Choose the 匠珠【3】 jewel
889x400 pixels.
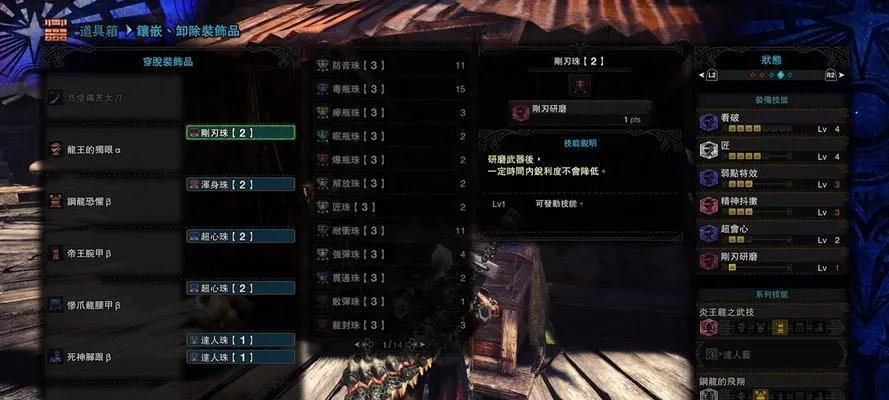(x=391, y=207)
